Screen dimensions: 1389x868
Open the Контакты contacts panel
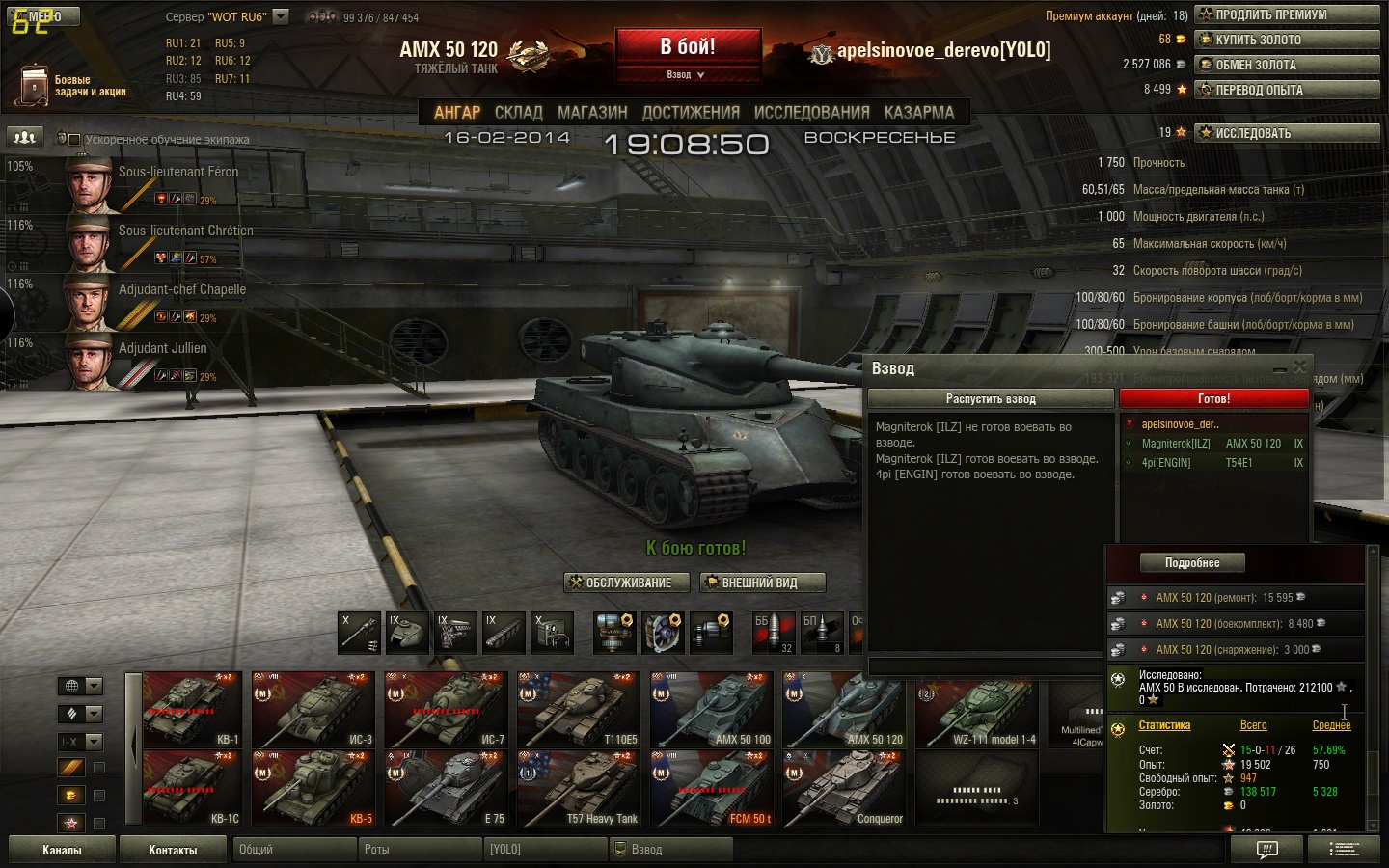coord(173,850)
